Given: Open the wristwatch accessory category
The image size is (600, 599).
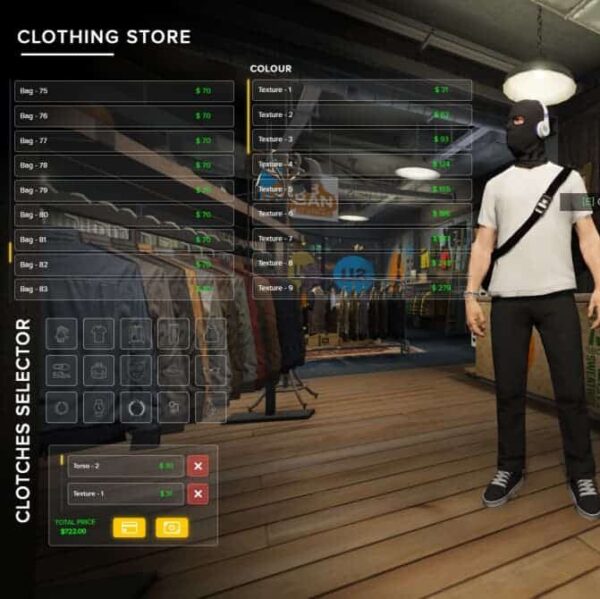Looking at the screenshot, I should [98, 407].
